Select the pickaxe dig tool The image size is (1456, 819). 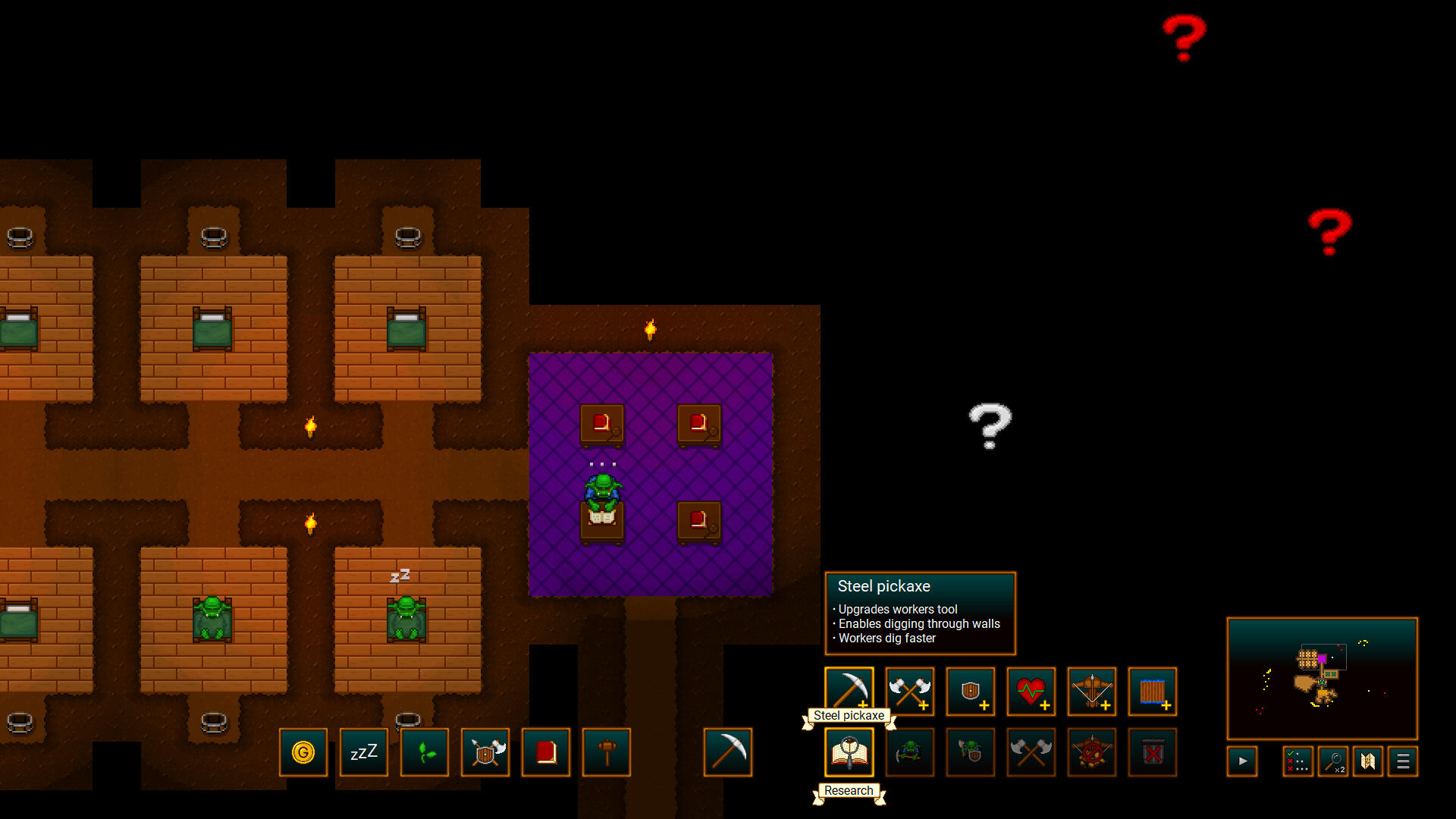[728, 752]
